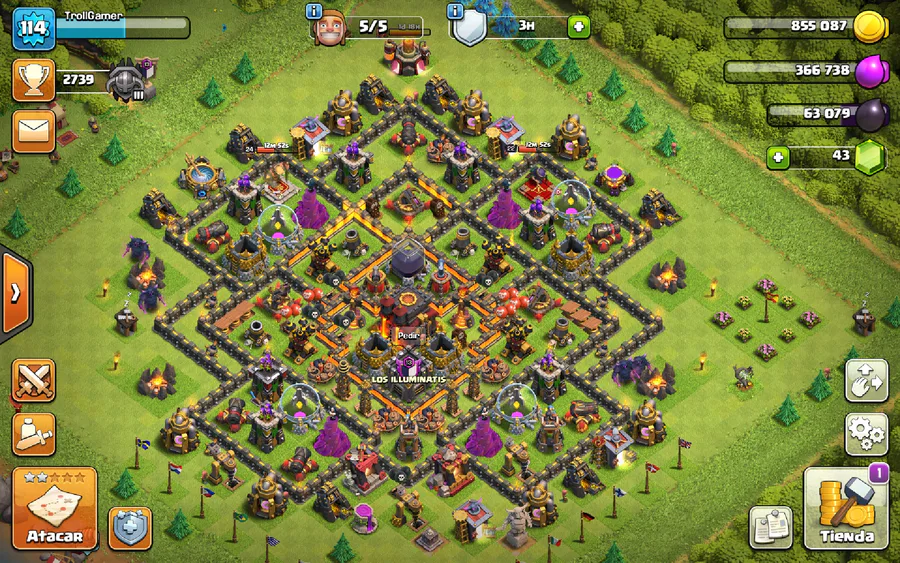Open the mail envelope inbox
The height and width of the screenshot is (563, 900).
pos(33,131)
